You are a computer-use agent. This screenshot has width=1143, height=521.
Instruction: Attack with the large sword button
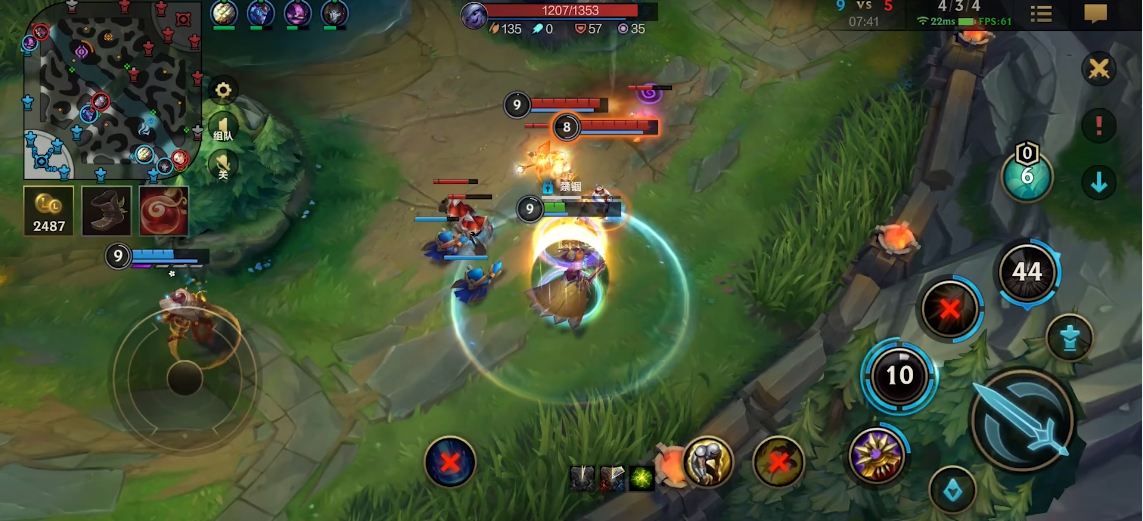[1022, 420]
